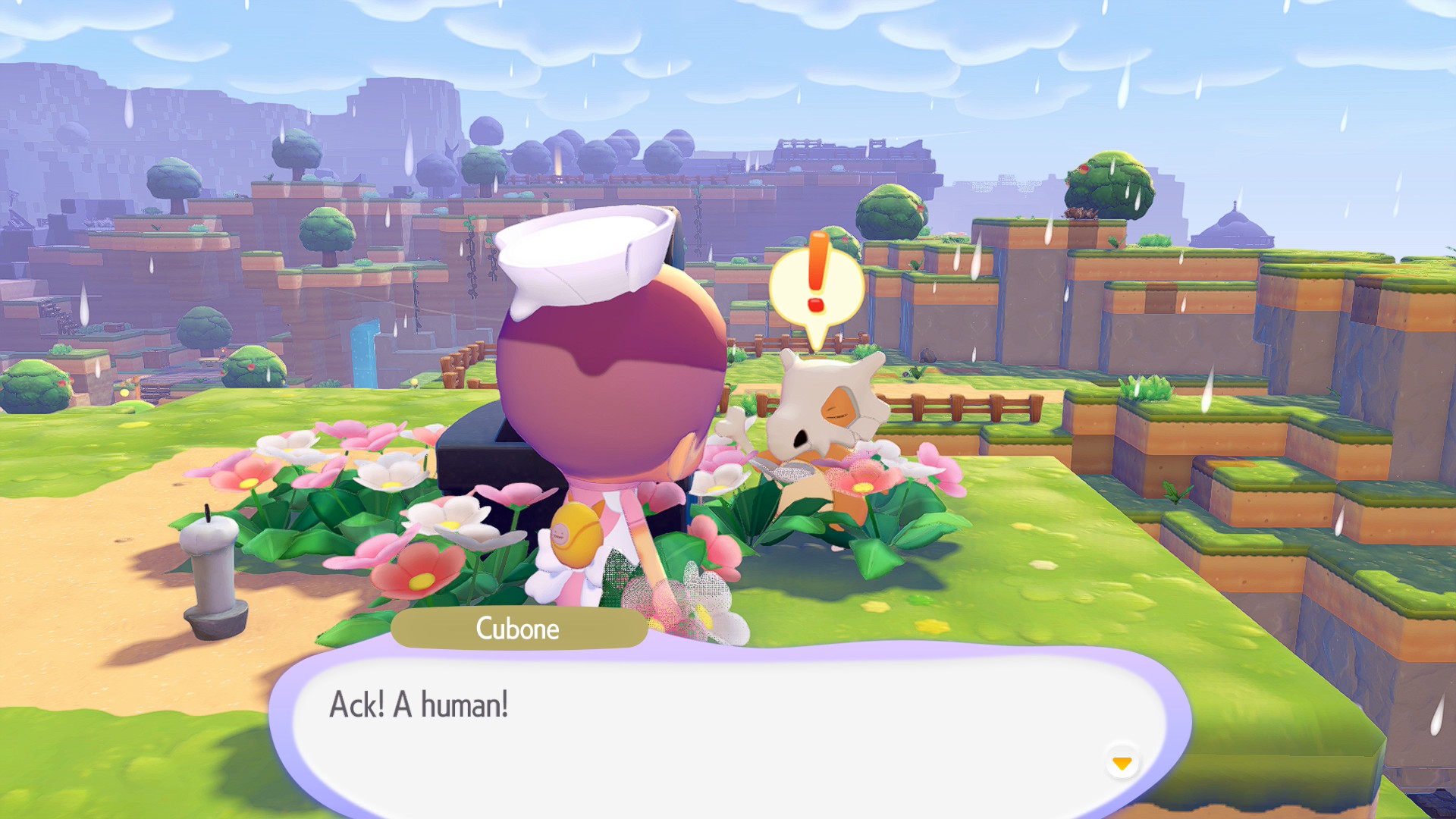Click the orange dialogue advance arrow

click(x=1121, y=764)
